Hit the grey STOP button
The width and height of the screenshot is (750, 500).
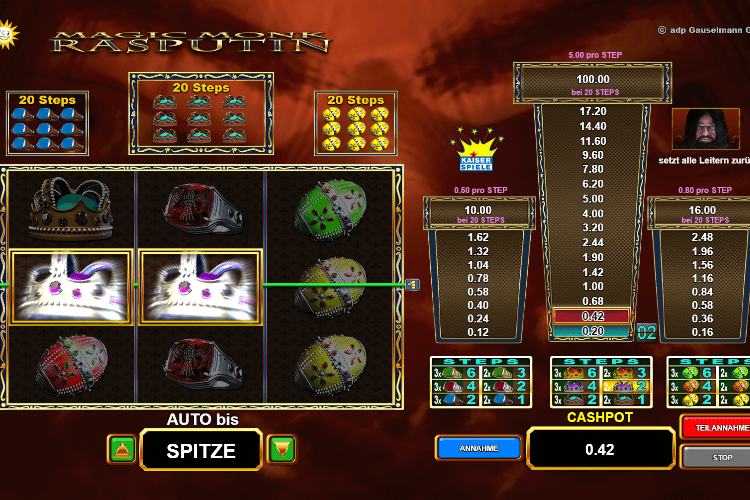coord(714,457)
